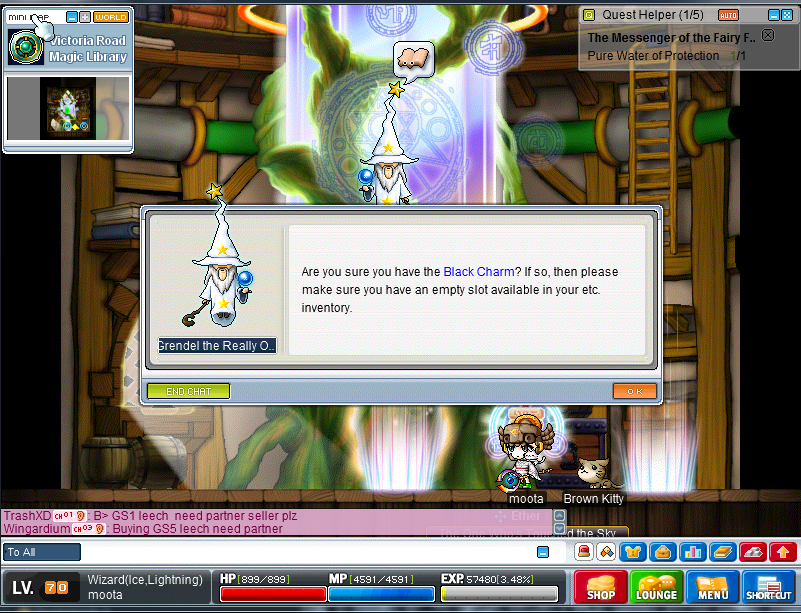Expand the minimap with the plus button
The width and height of the screenshot is (801, 613).
click(x=85, y=17)
